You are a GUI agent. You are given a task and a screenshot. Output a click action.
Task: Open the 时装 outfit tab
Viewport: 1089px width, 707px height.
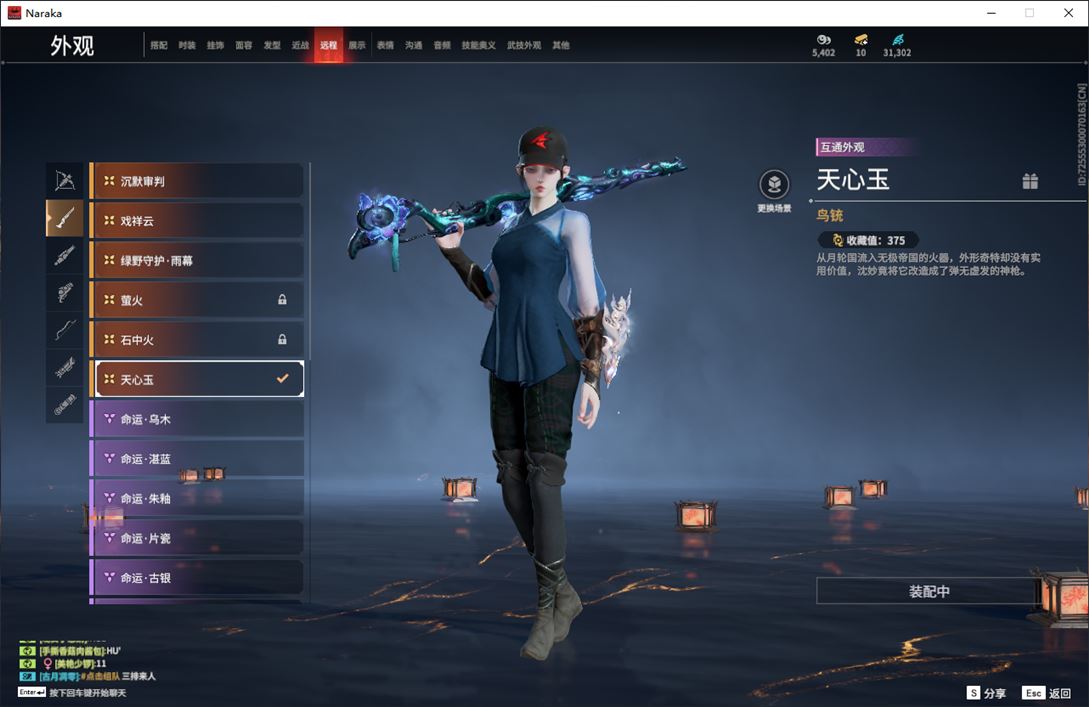[x=187, y=45]
